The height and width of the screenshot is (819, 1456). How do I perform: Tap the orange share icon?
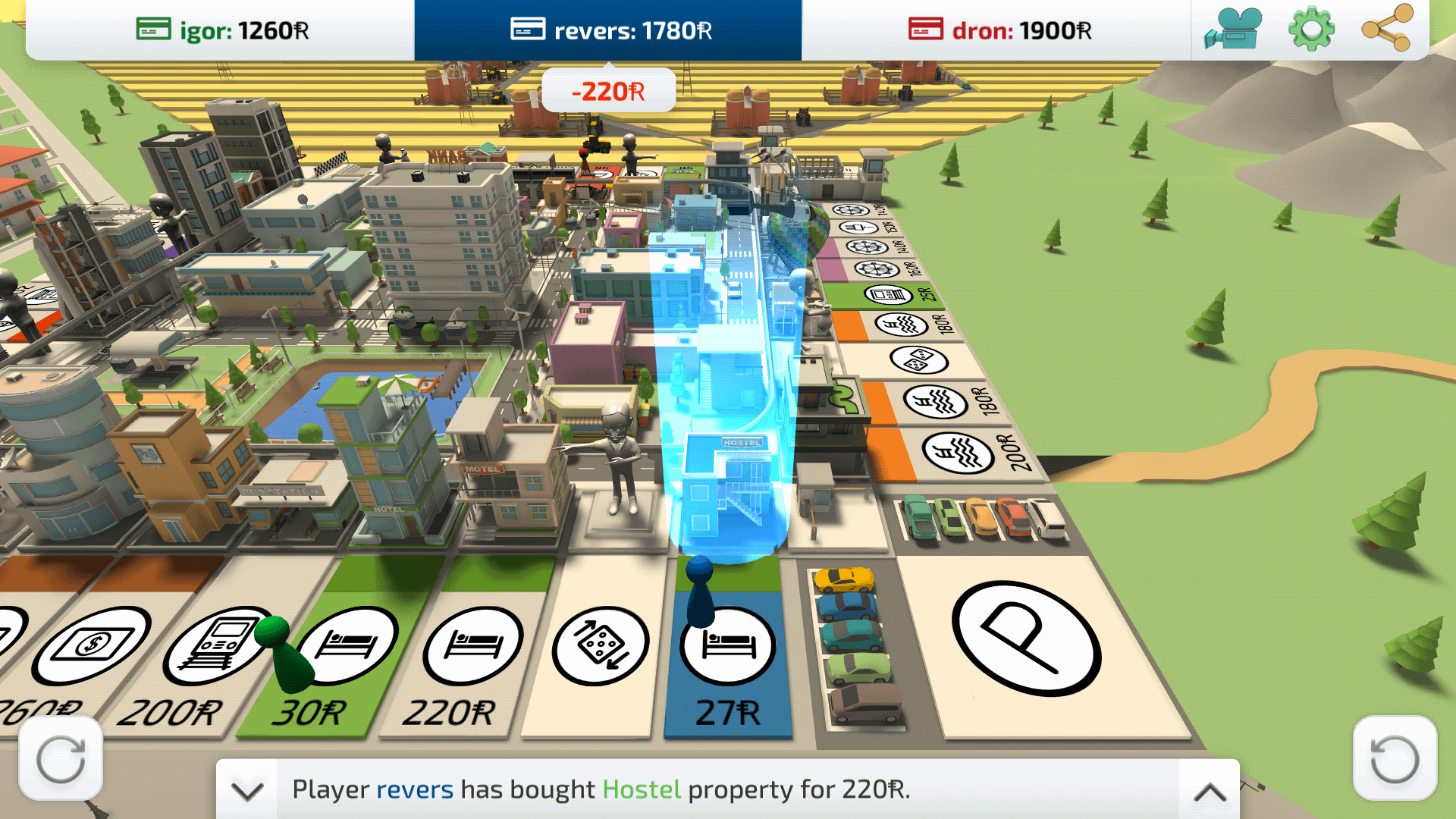coord(1386,29)
